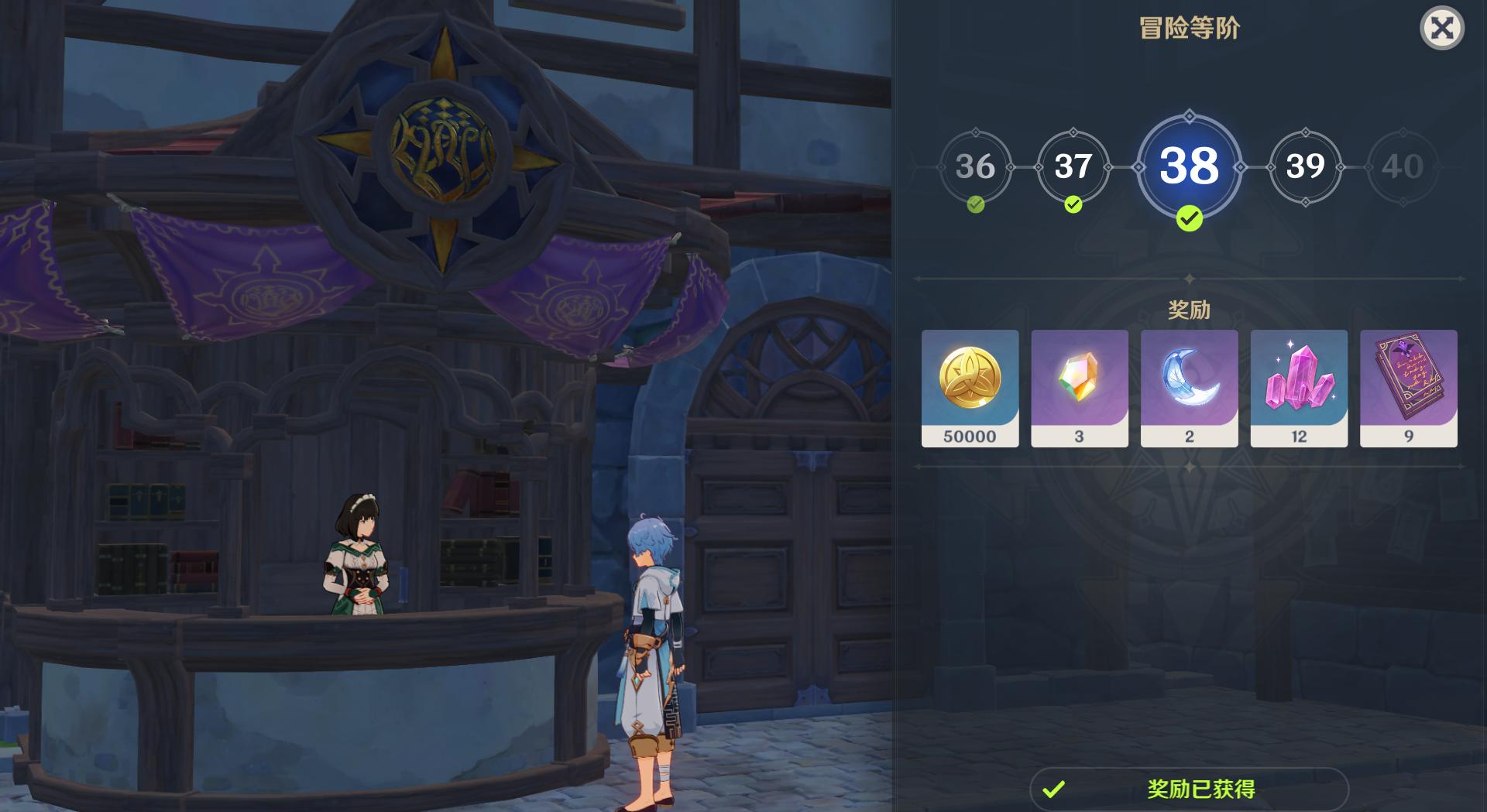
Task: Select Adventure Rank 37 node
Action: (1073, 166)
